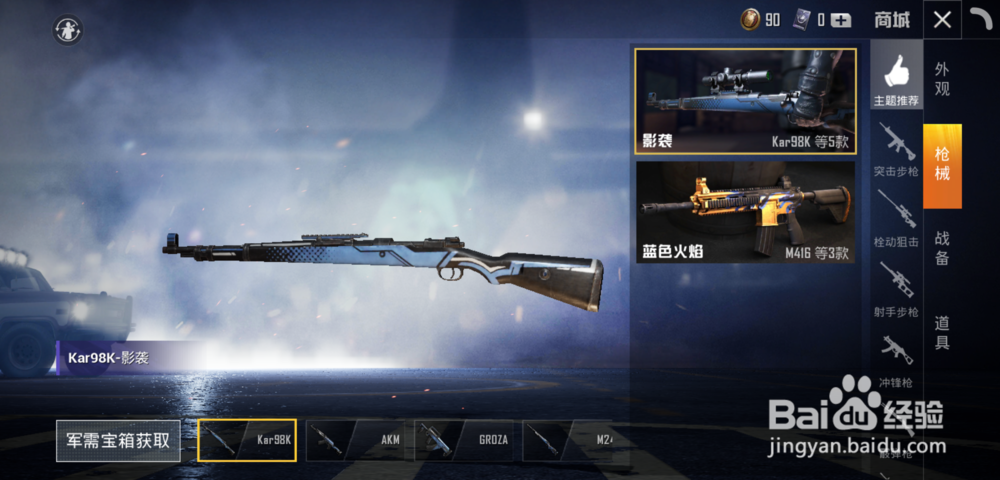Select the Kar98K skin thumbnail

(247, 440)
